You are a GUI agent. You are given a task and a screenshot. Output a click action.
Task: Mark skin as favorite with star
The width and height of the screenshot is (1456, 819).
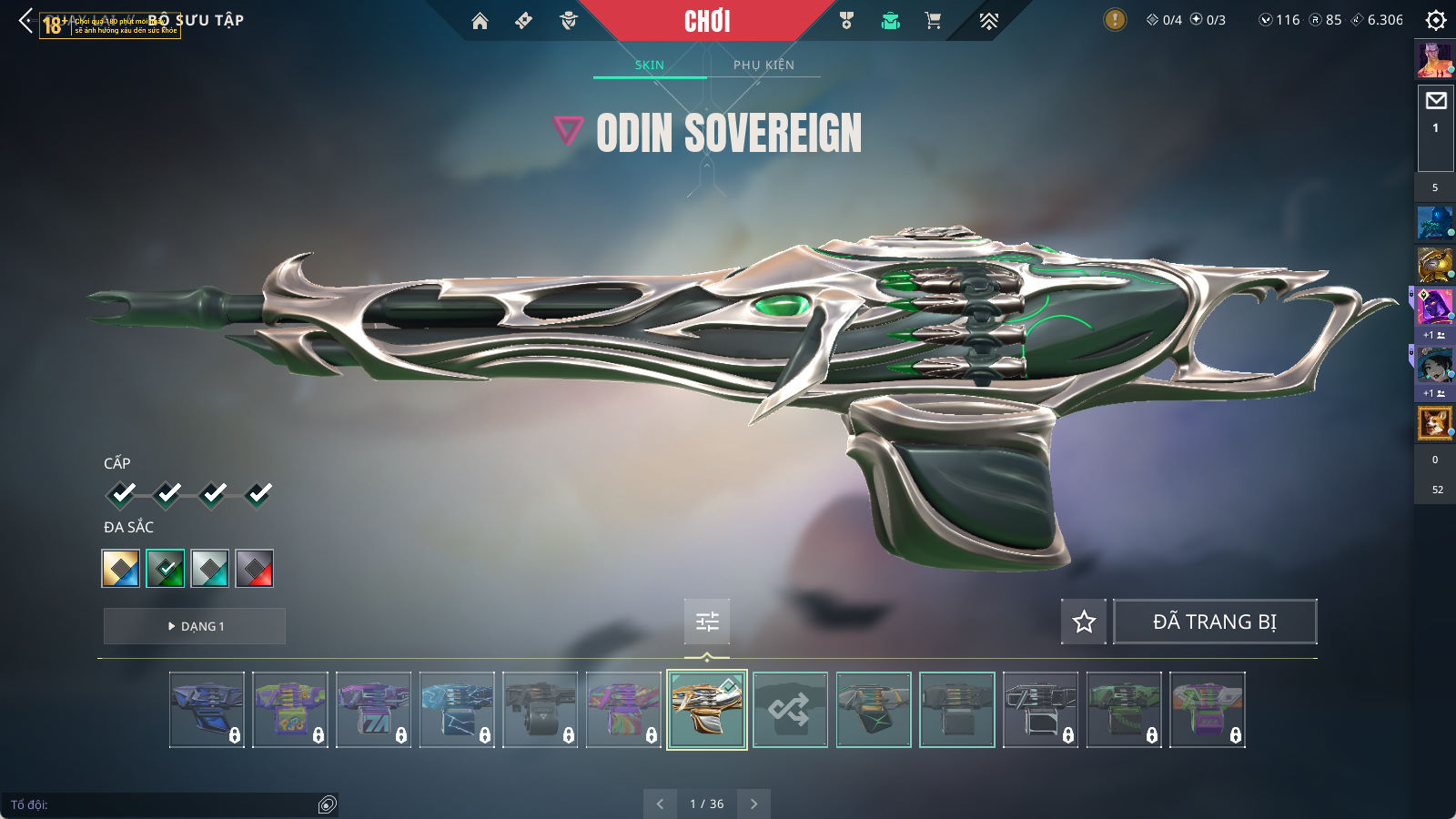[1084, 622]
